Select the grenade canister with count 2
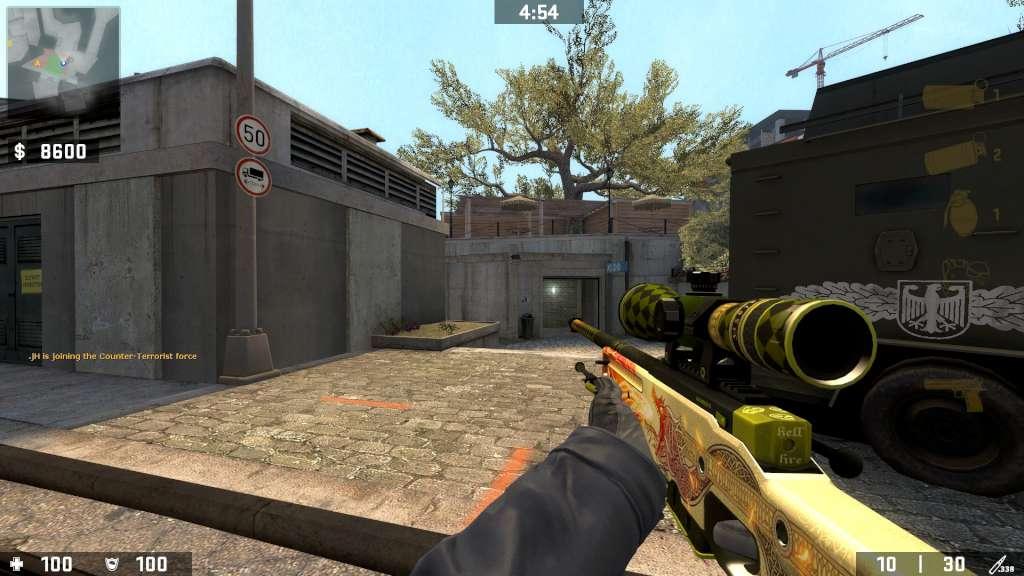This screenshot has width=1024, height=576. pyautogui.click(x=953, y=156)
